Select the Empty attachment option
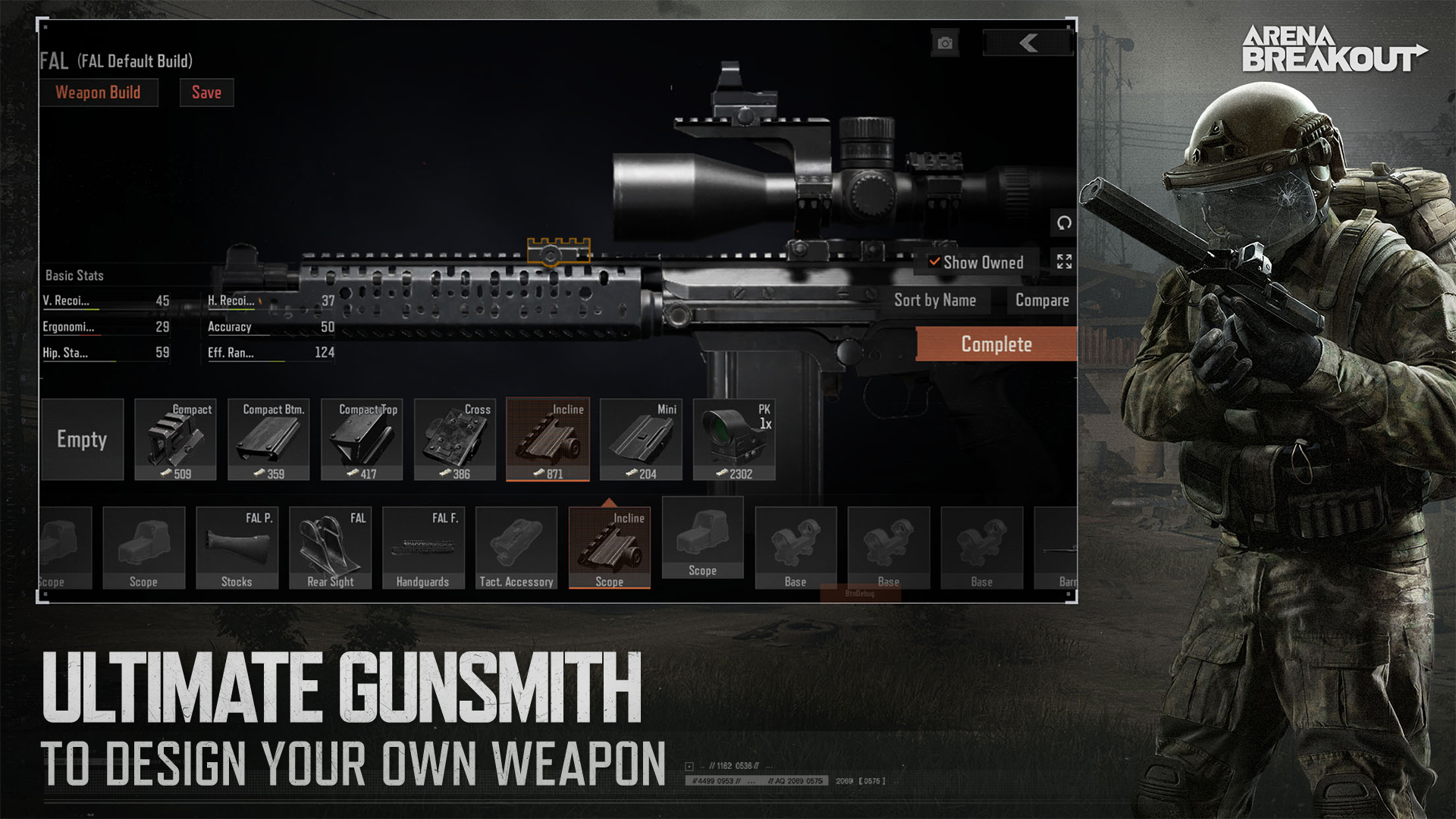The width and height of the screenshot is (1456, 819). point(82,440)
